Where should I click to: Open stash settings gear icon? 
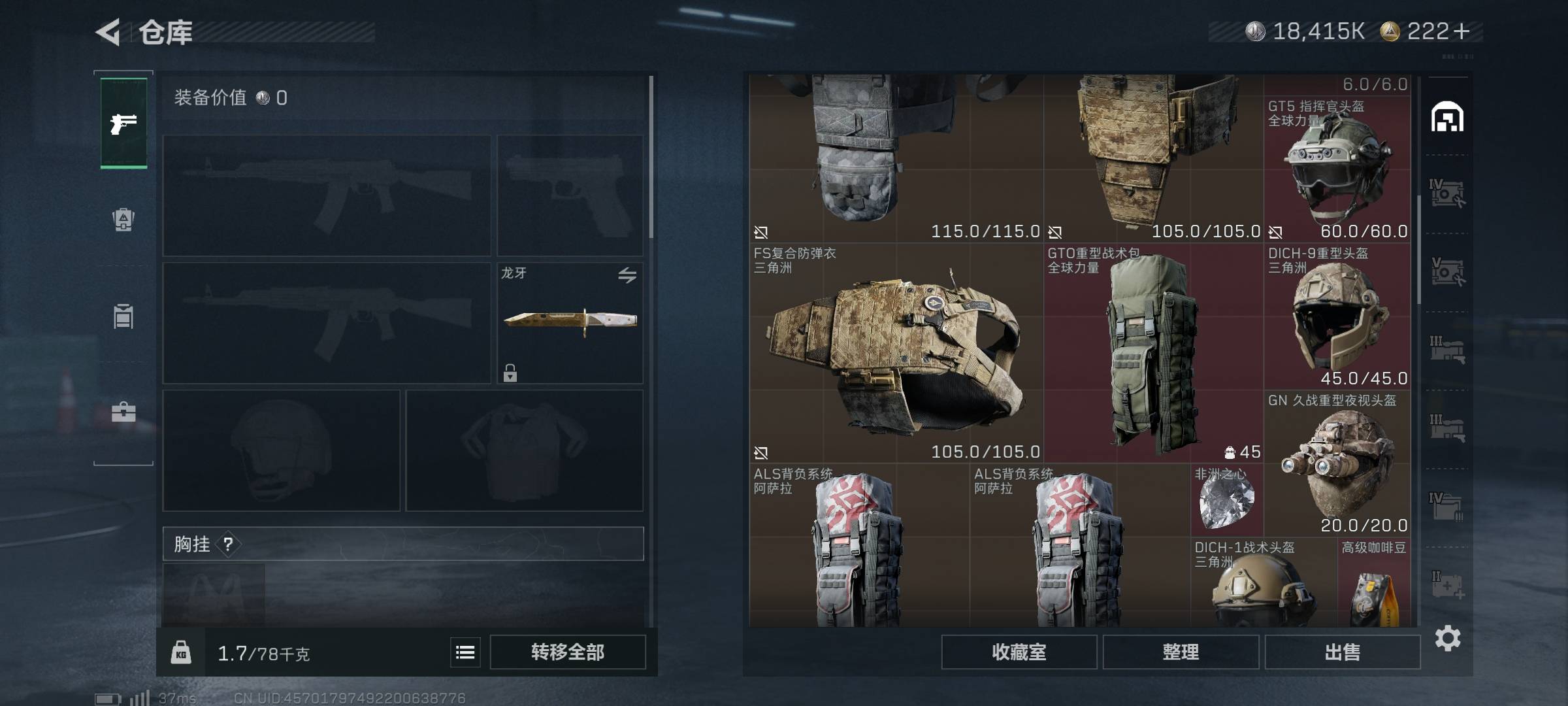tap(1448, 638)
